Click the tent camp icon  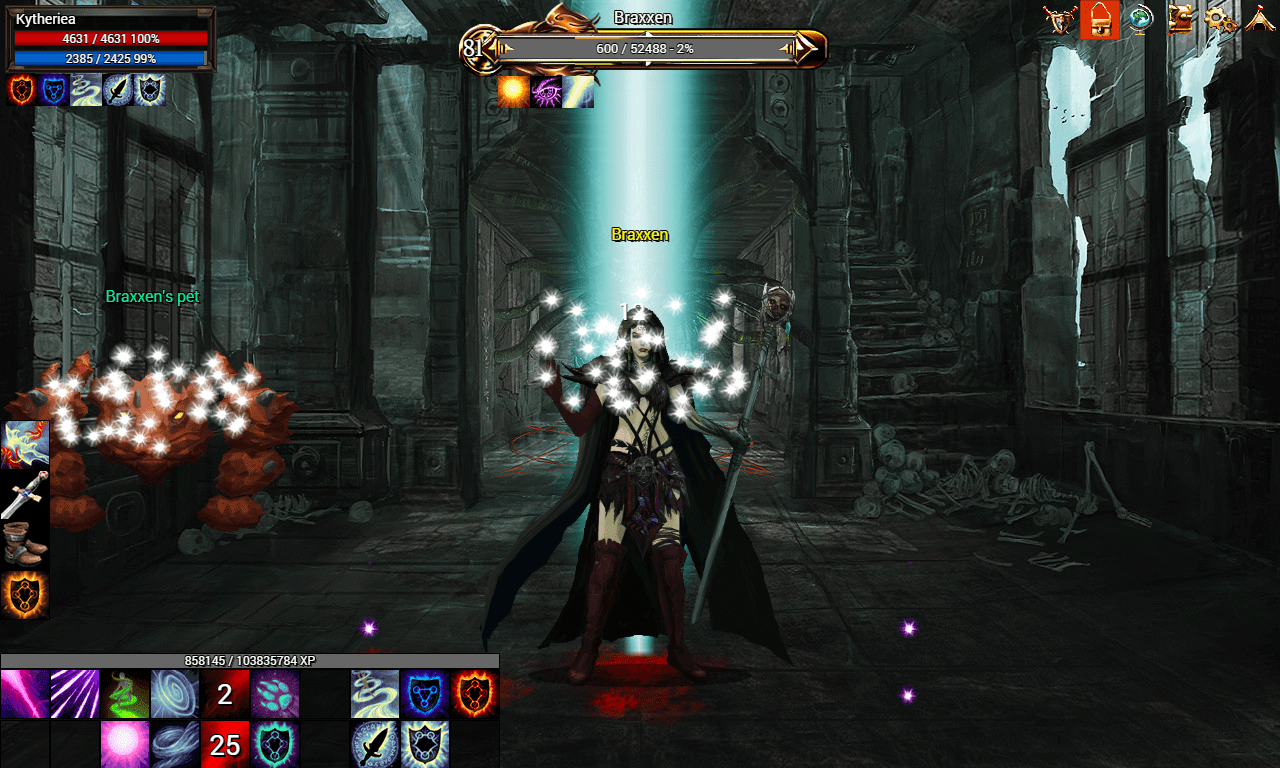click(x=1258, y=19)
